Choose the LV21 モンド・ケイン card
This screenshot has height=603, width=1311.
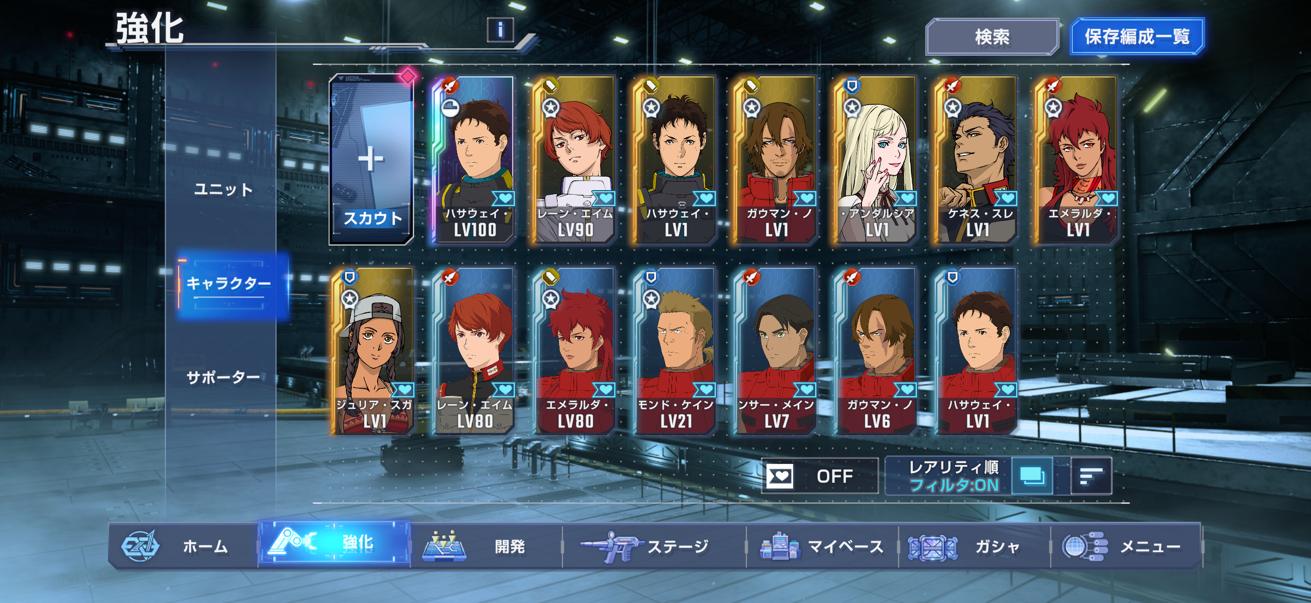pyautogui.click(x=675, y=350)
